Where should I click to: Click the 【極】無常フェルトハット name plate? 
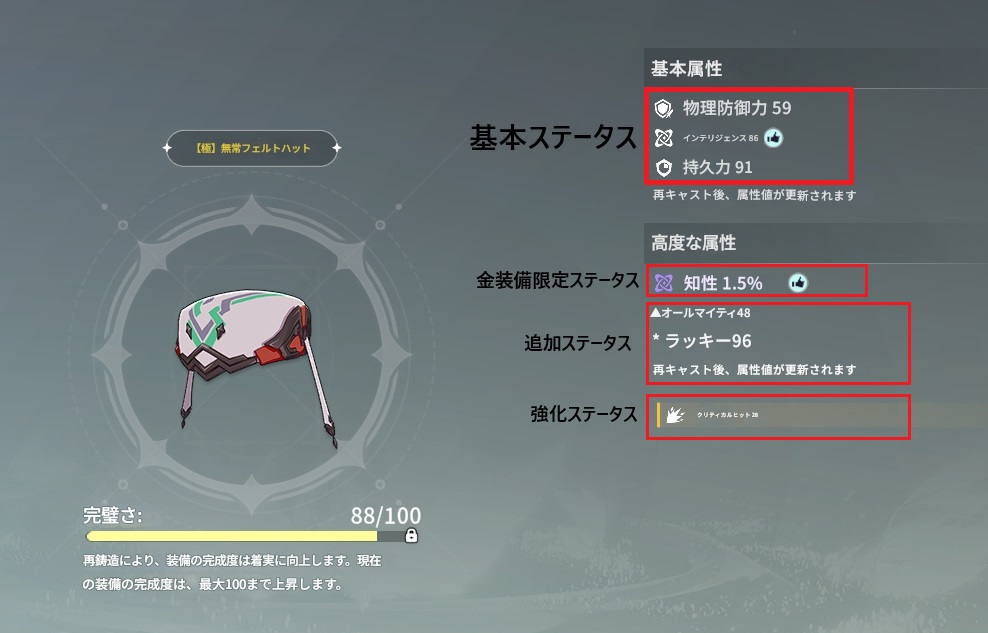click(252, 149)
